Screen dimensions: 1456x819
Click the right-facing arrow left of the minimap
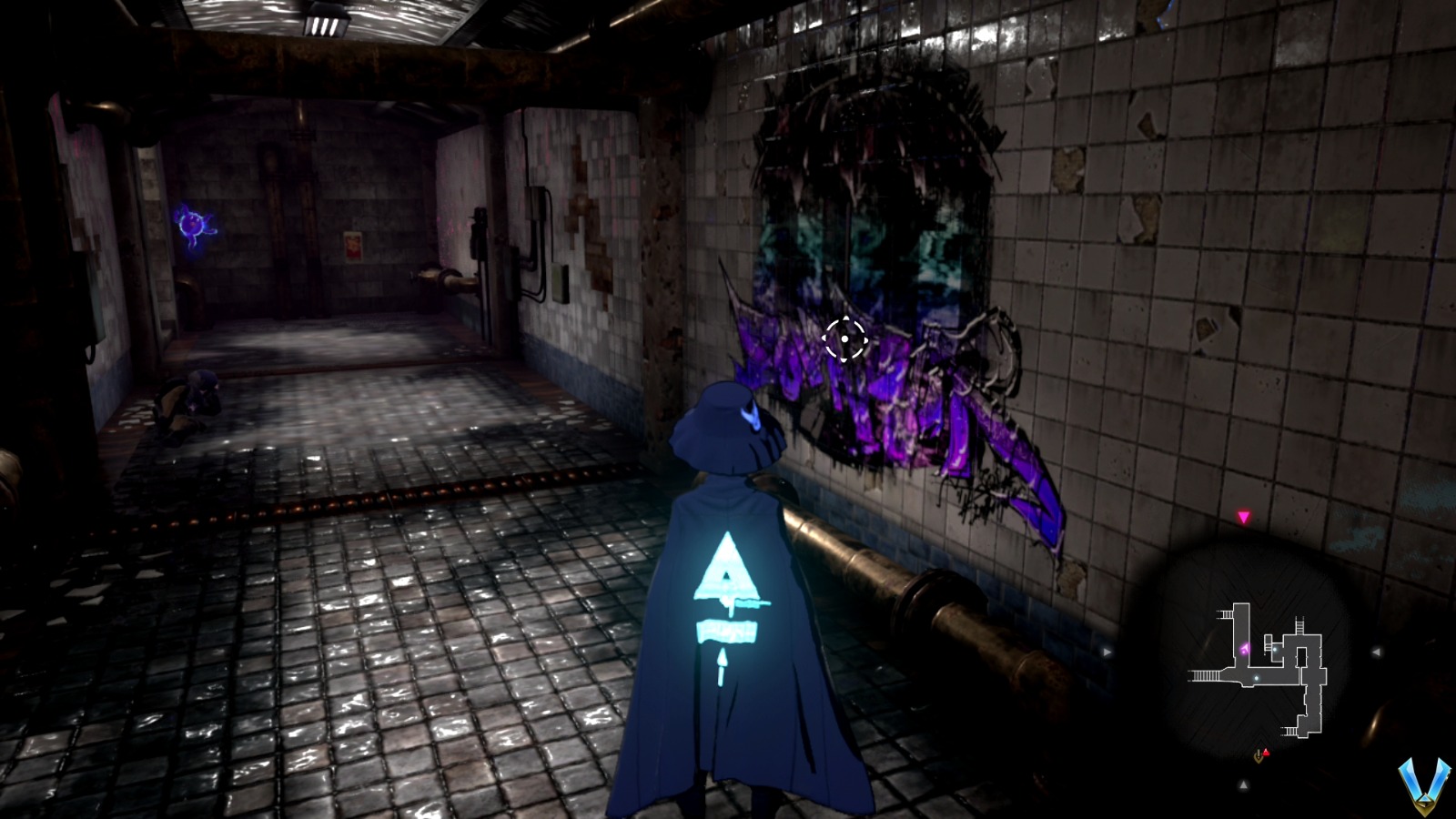pyautogui.click(x=1106, y=651)
